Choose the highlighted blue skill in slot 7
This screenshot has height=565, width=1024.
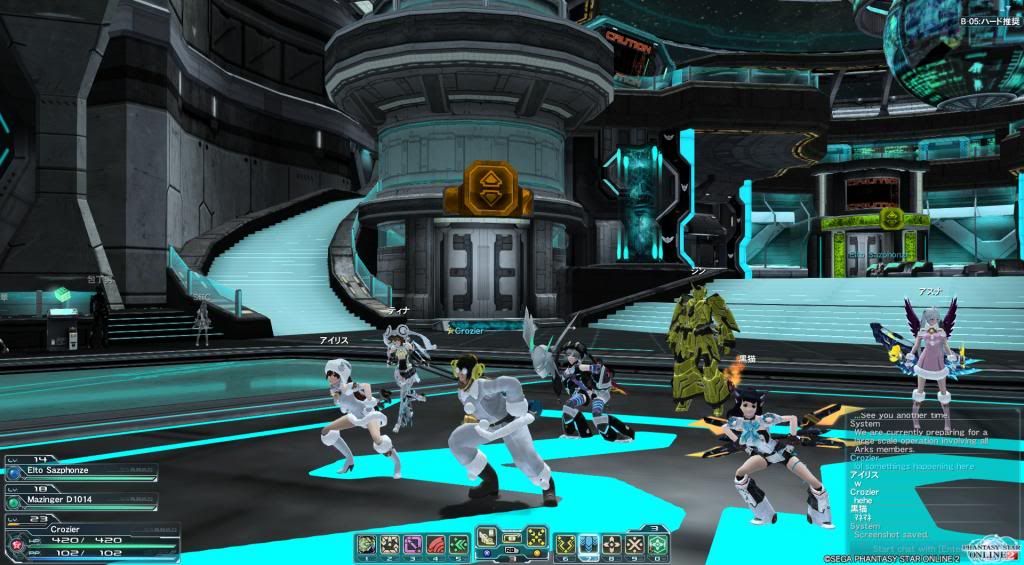pos(588,545)
